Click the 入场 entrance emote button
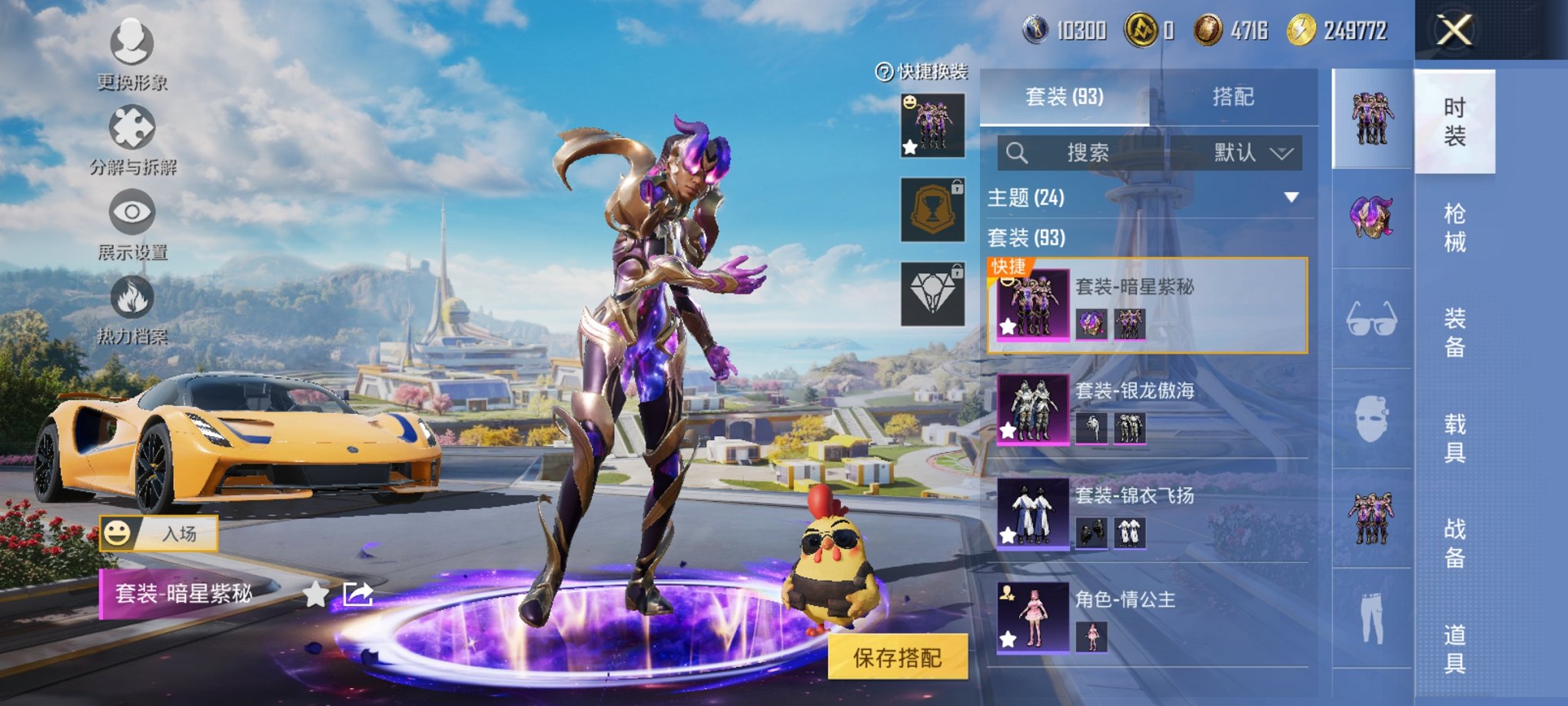 click(159, 533)
